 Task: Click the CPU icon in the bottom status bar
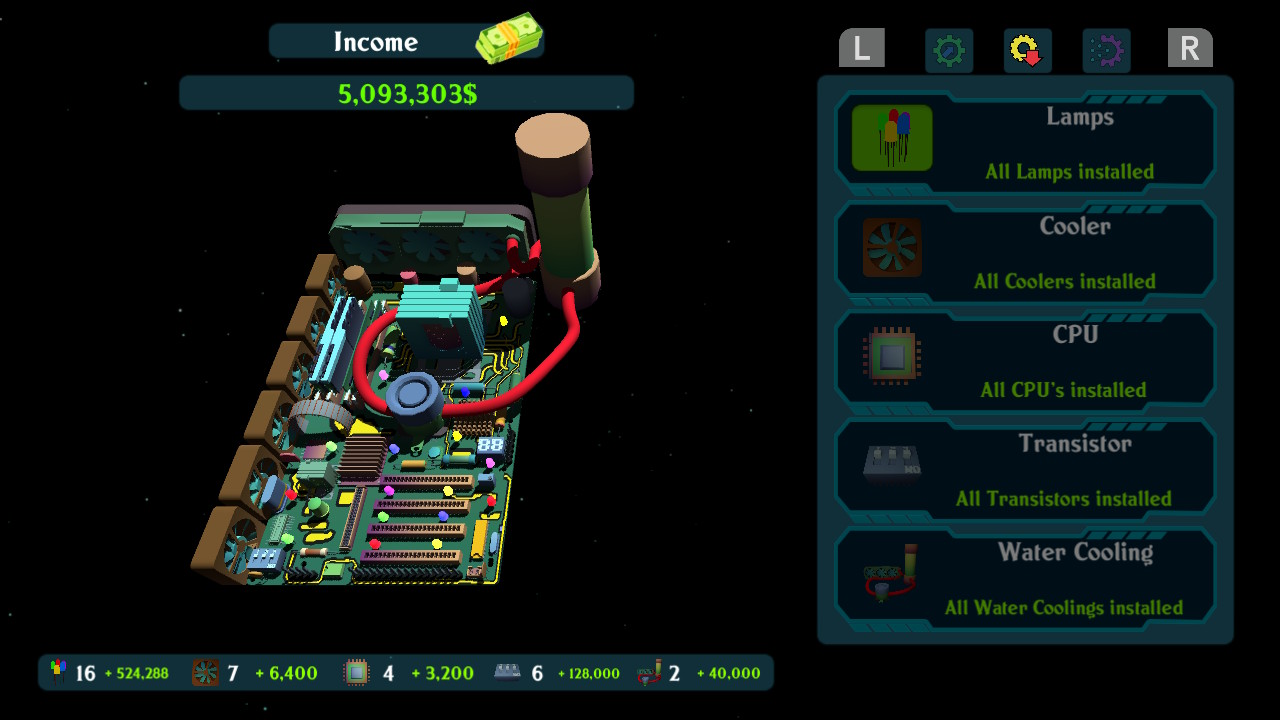point(355,673)
